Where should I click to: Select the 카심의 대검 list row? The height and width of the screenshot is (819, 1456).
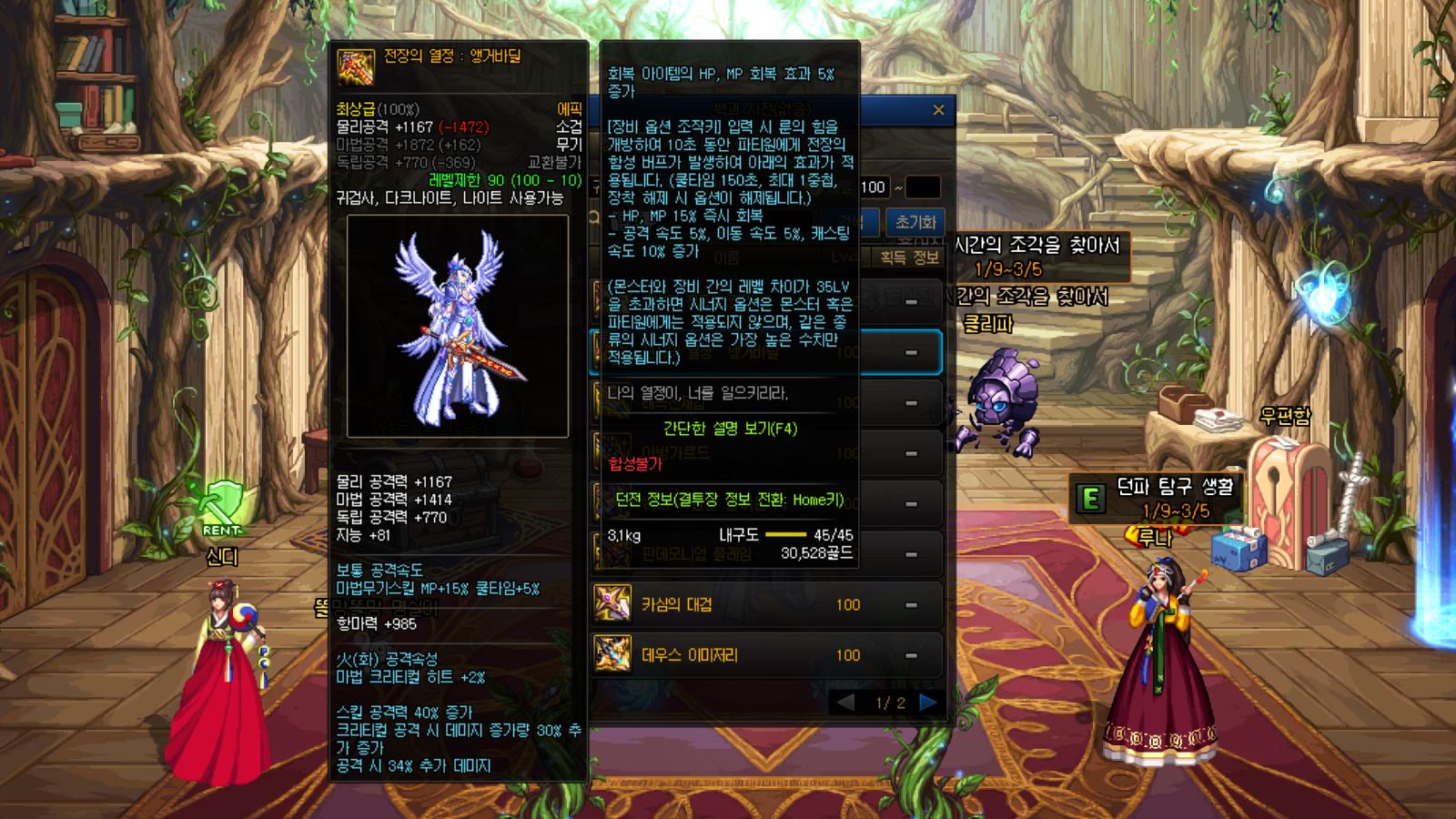tap(766, 604)
